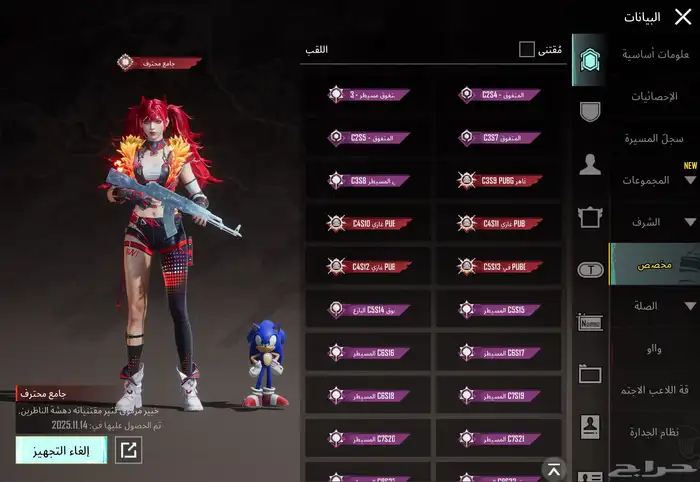Select the C4S10 title badge
Image resolution: width=700 pixels, height=482 pixels.
(x=368, y=224)
